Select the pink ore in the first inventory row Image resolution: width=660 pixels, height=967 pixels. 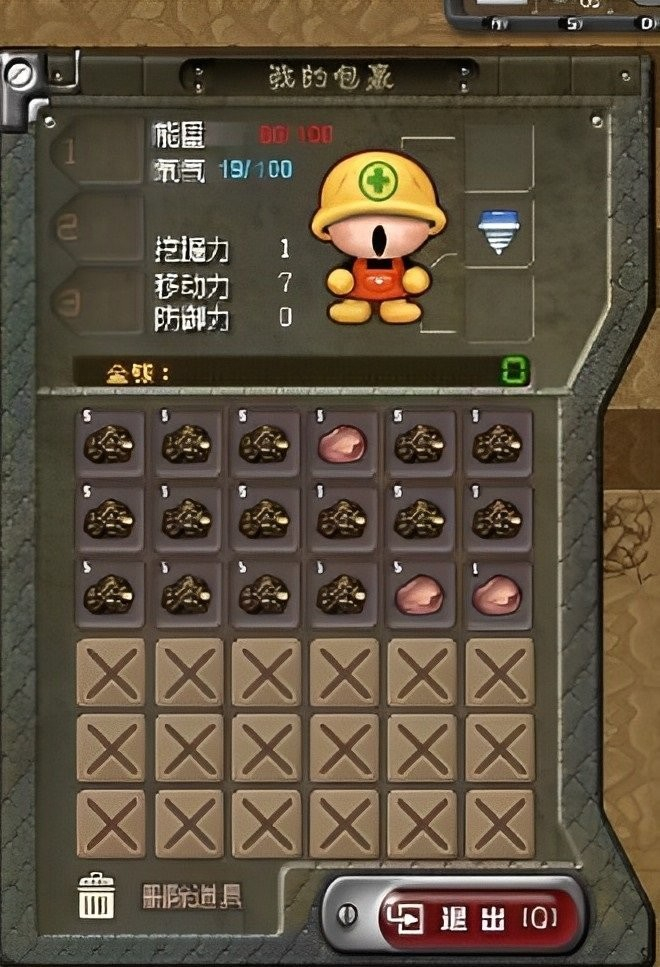coord(343,443)
